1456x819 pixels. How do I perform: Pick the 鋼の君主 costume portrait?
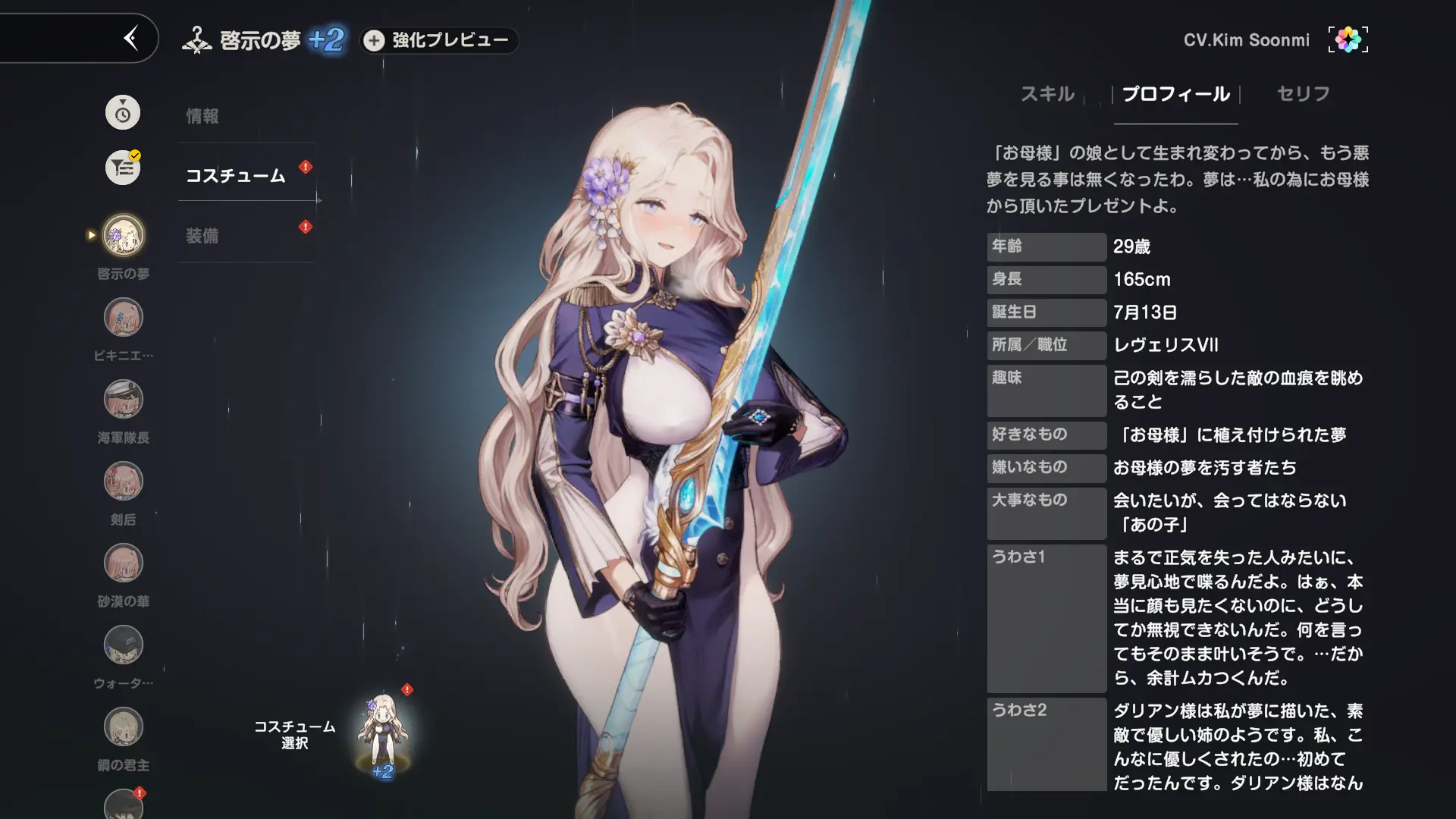[x=124, y=727]
